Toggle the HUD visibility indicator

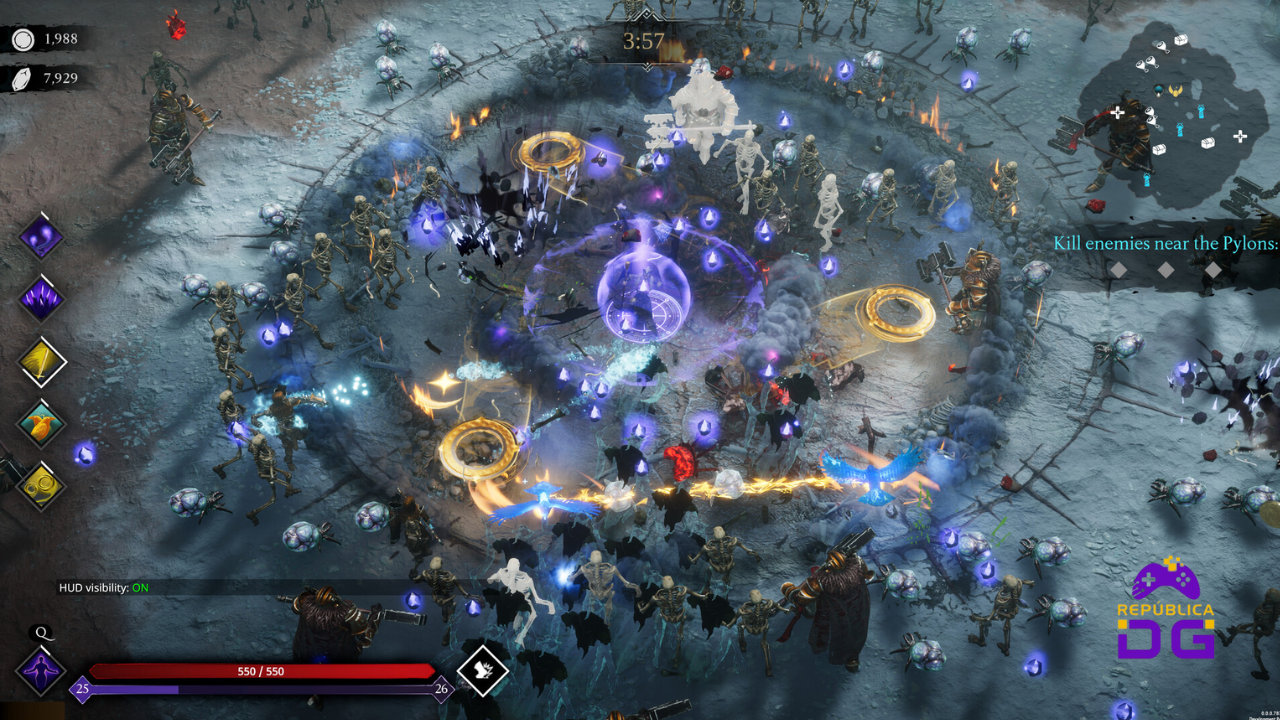pyautogui.click(x=103, y=588)
